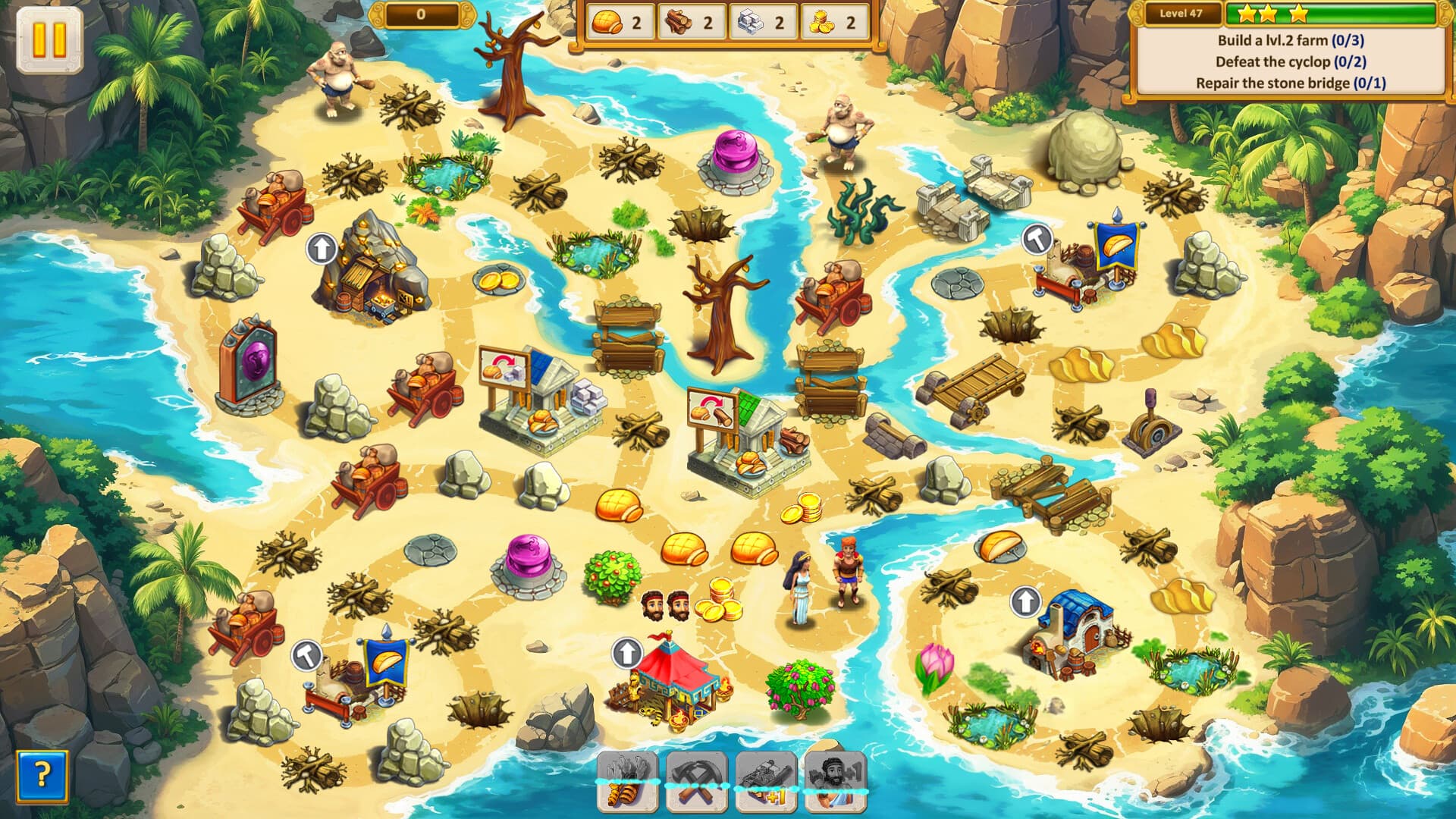Click the Level 47 label

point(1183,13)
